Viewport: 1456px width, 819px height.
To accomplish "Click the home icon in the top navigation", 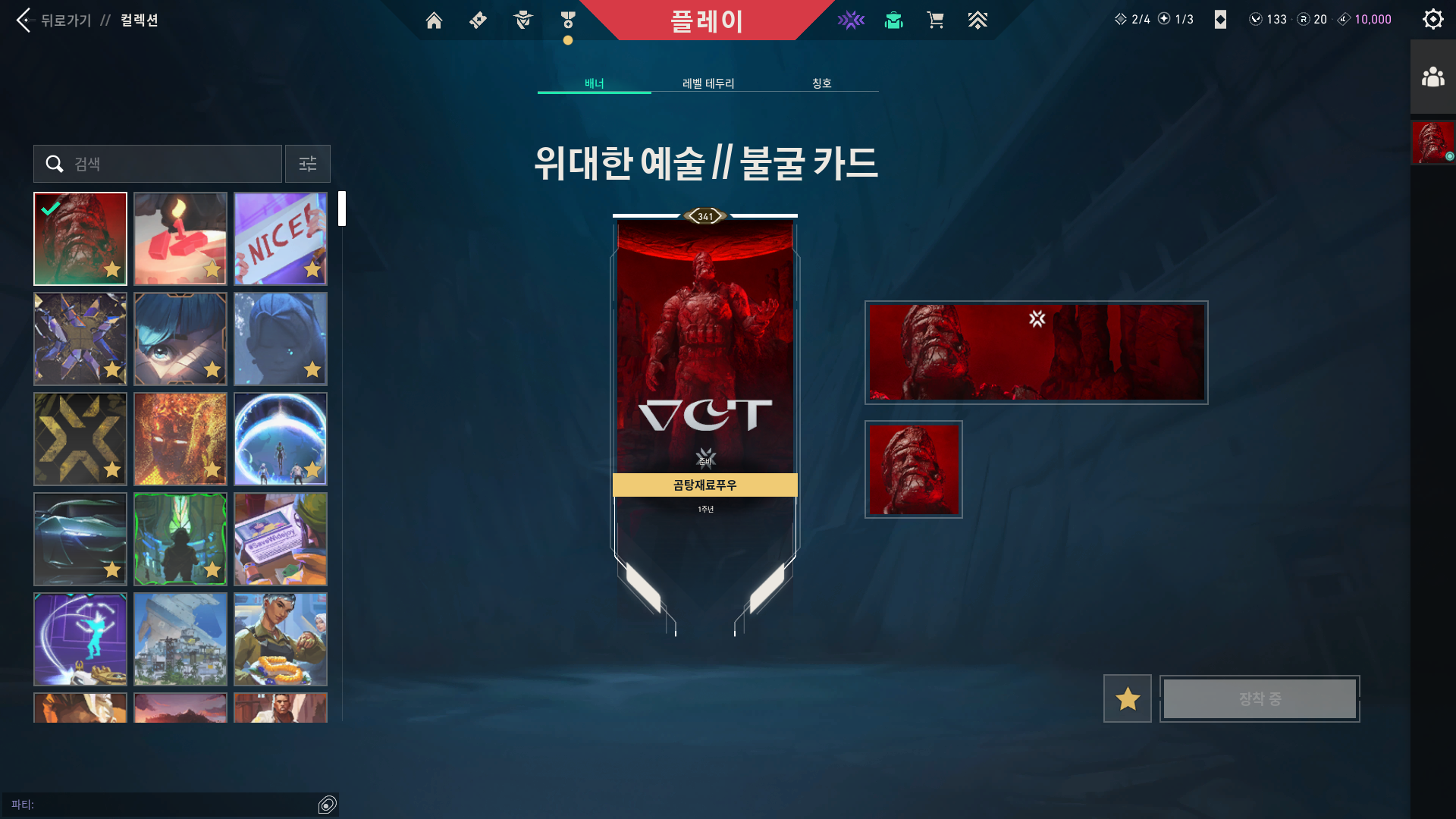I will pos(434,20).
